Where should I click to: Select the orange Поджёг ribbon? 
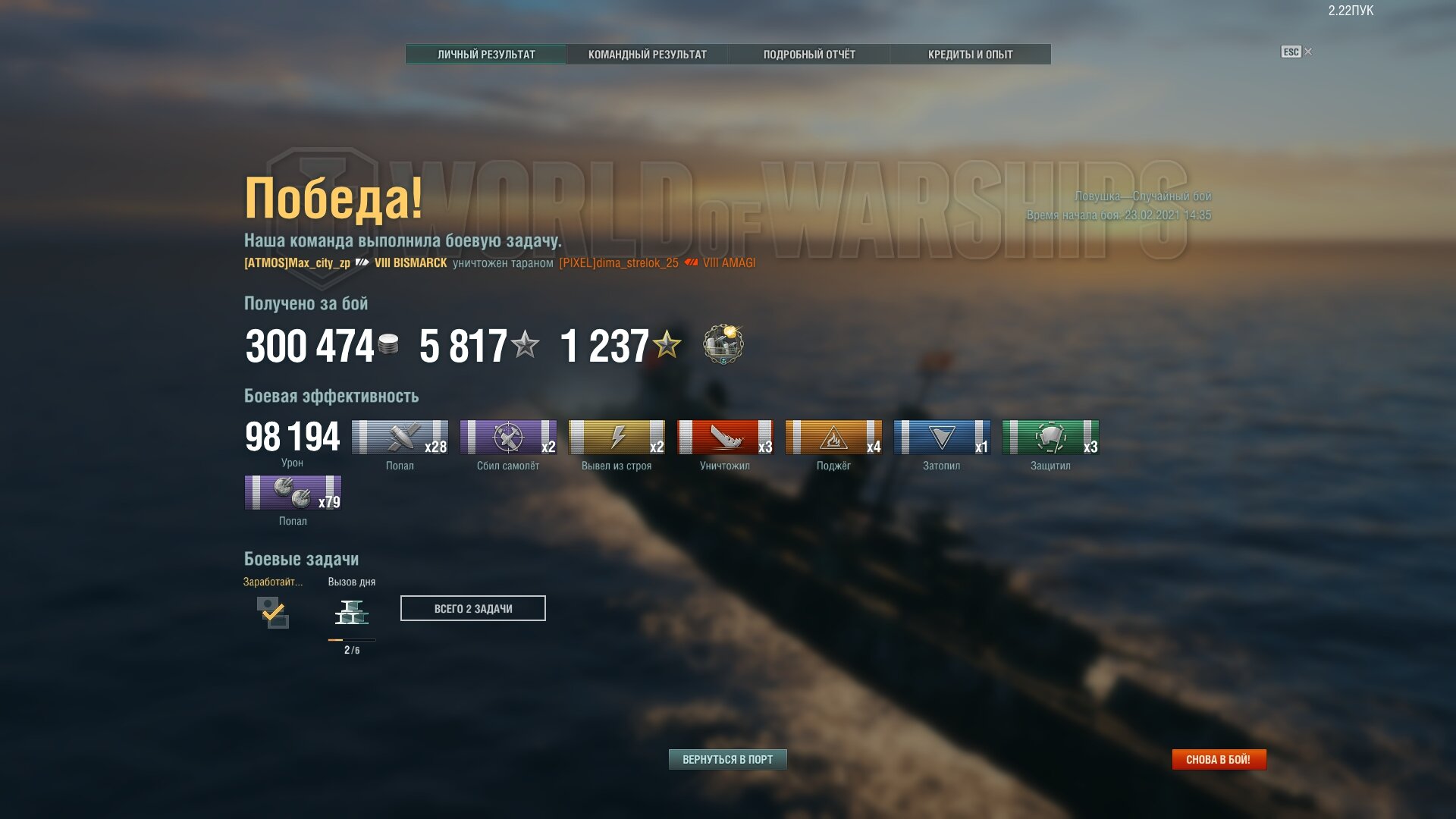click(833, 438)
